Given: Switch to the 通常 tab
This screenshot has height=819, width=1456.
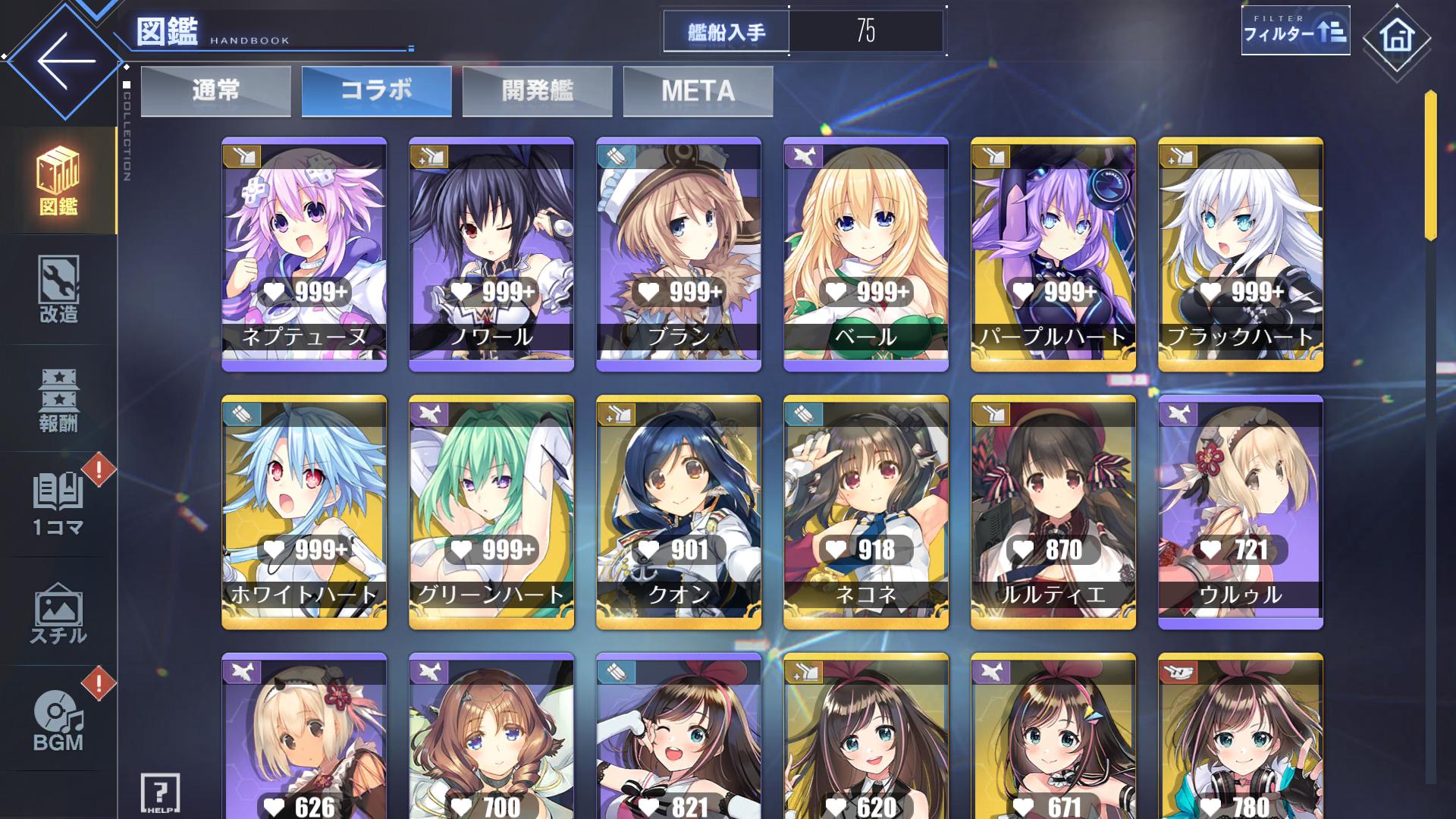Looking at the screenshot, I should point(215,91).
